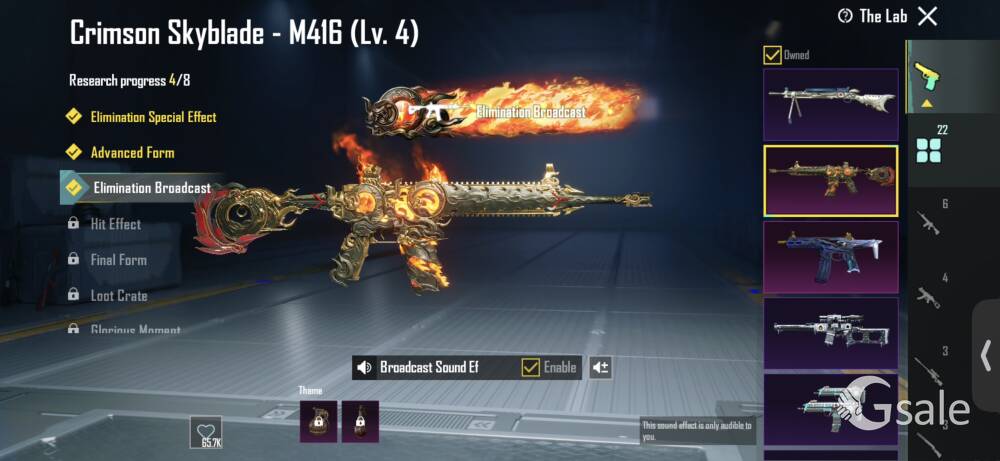
Task: Choose the Advanced Form stage
Action: tap(132, 153)
